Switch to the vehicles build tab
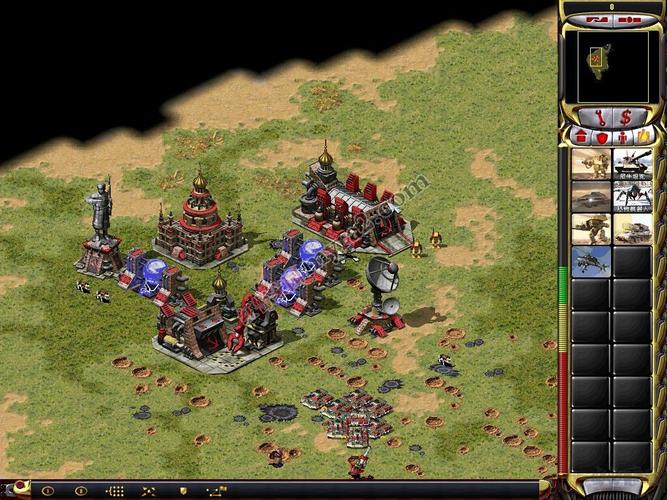The height and width of the screenshot is (500, 667). (642, 135)
